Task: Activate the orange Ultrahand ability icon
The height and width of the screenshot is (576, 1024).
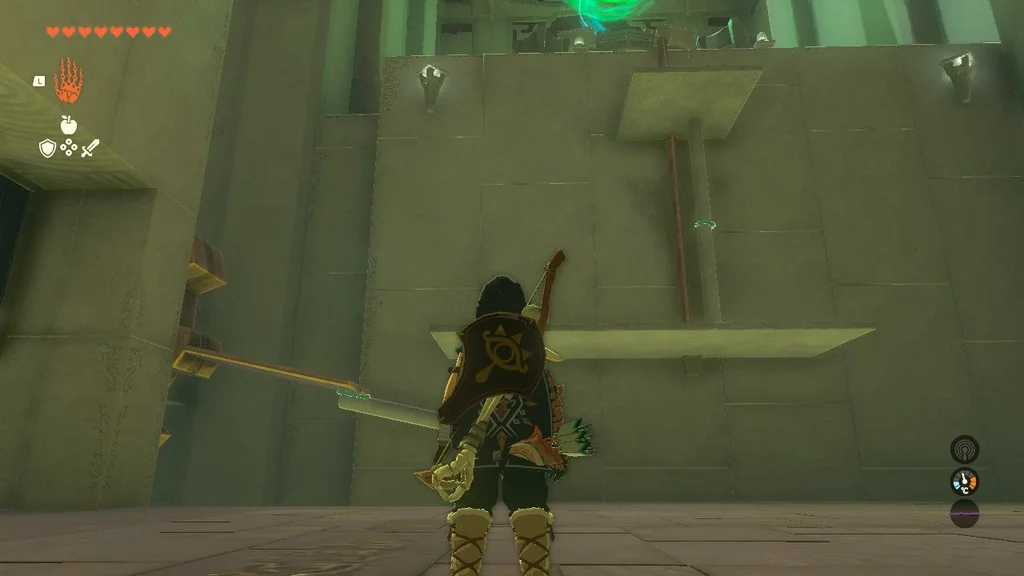Action: [68, 81]
